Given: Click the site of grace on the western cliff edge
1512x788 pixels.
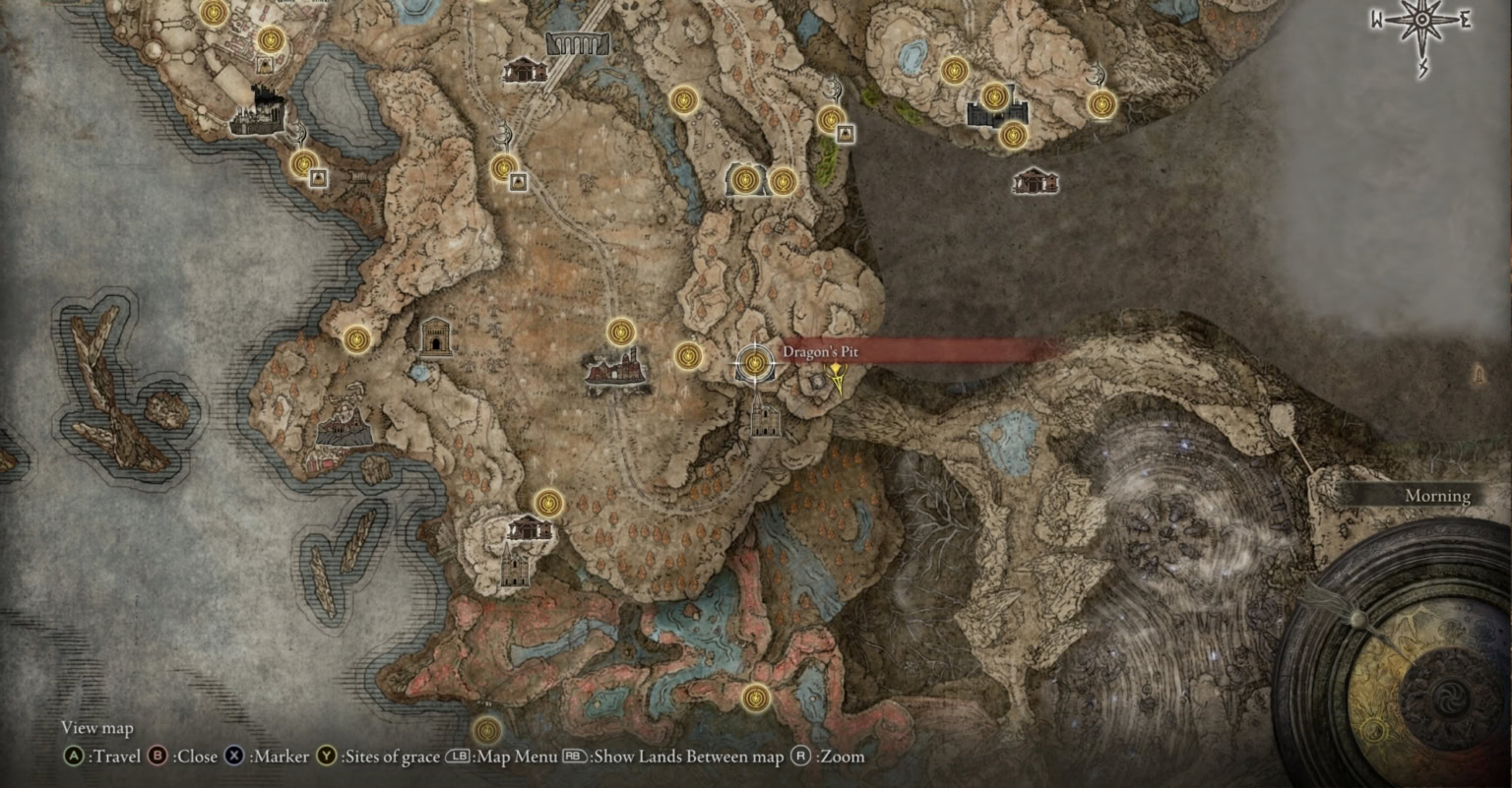Looking at the screenshot, I should [356, 338].
